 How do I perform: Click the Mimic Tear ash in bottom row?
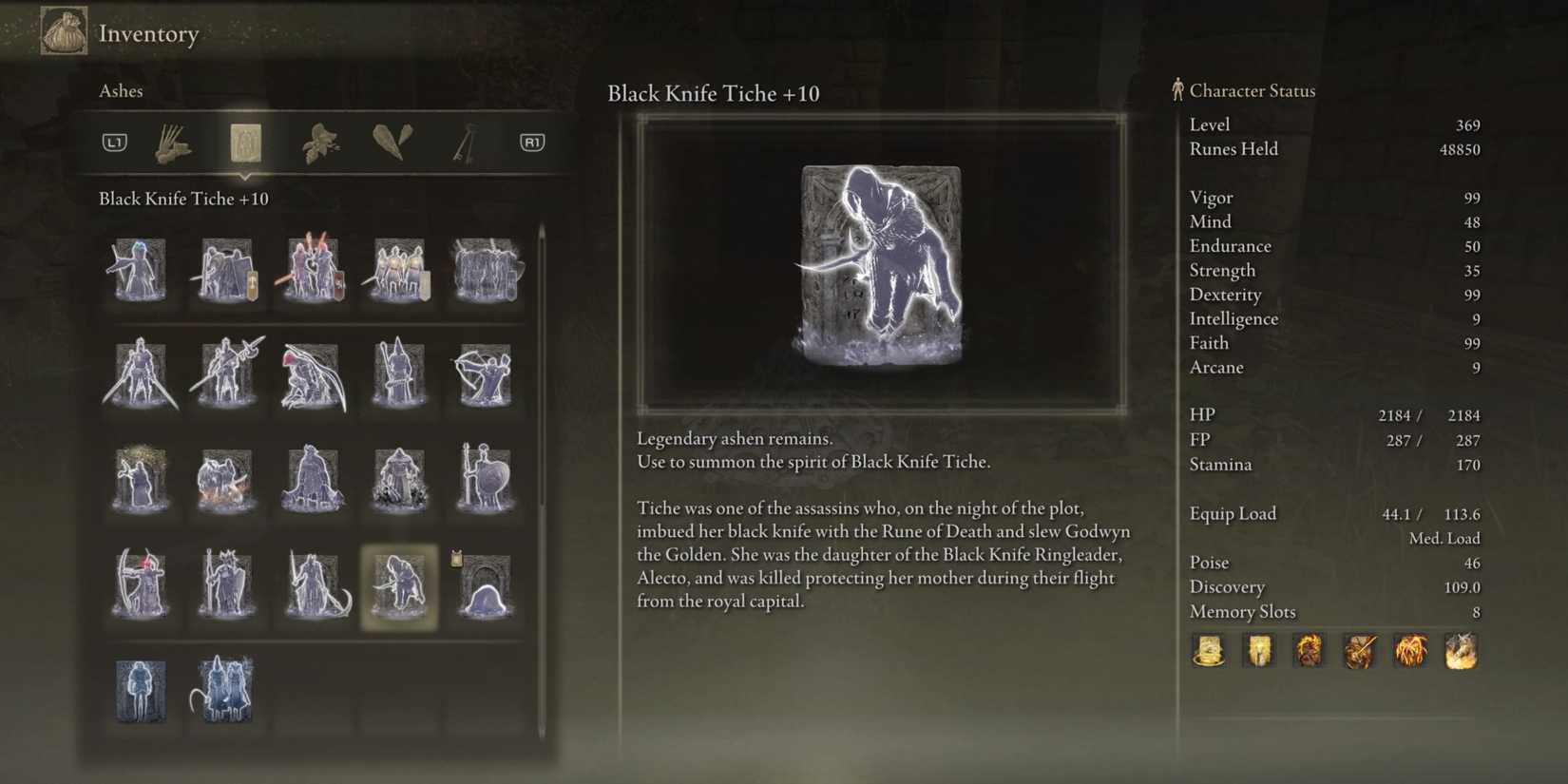coord(141,691)
